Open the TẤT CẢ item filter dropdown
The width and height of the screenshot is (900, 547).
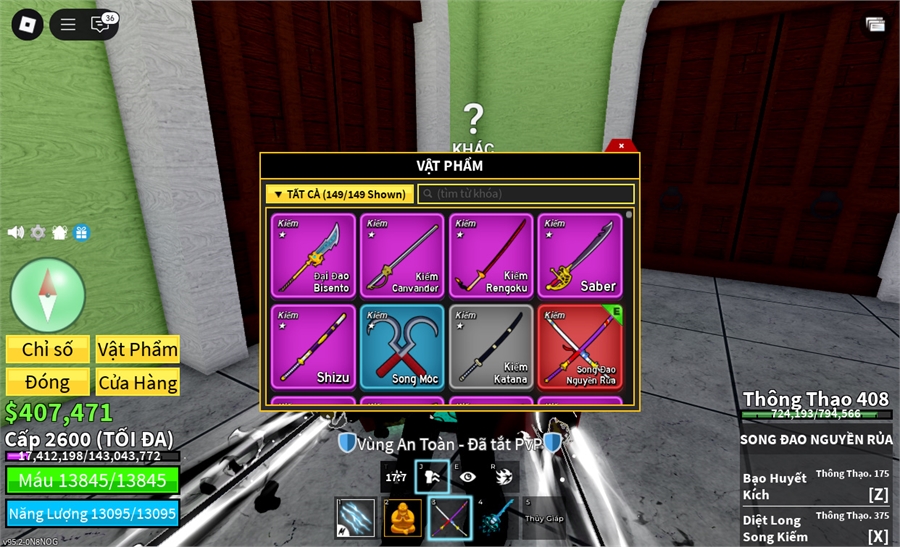pos(339,194)
